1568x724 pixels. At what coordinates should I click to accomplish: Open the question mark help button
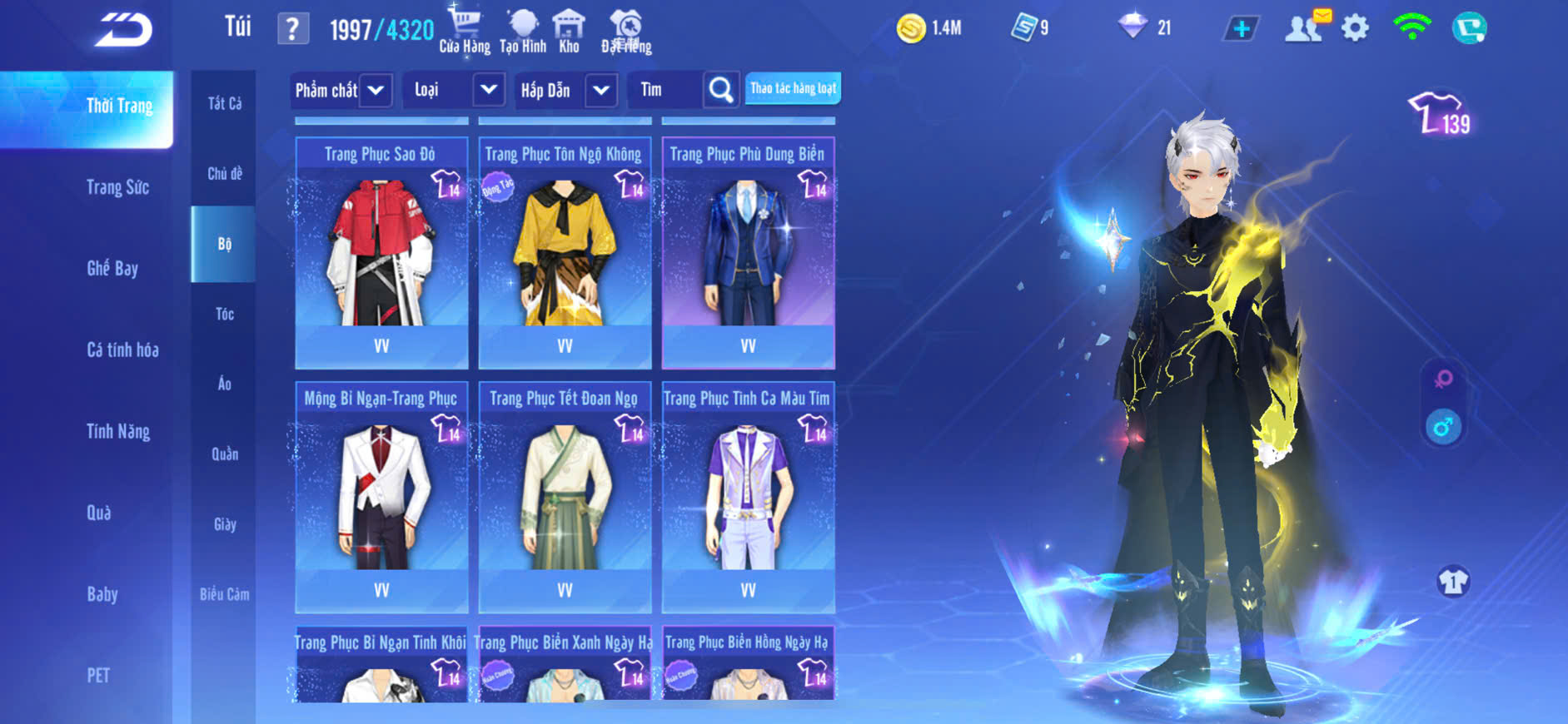point(292,29)
